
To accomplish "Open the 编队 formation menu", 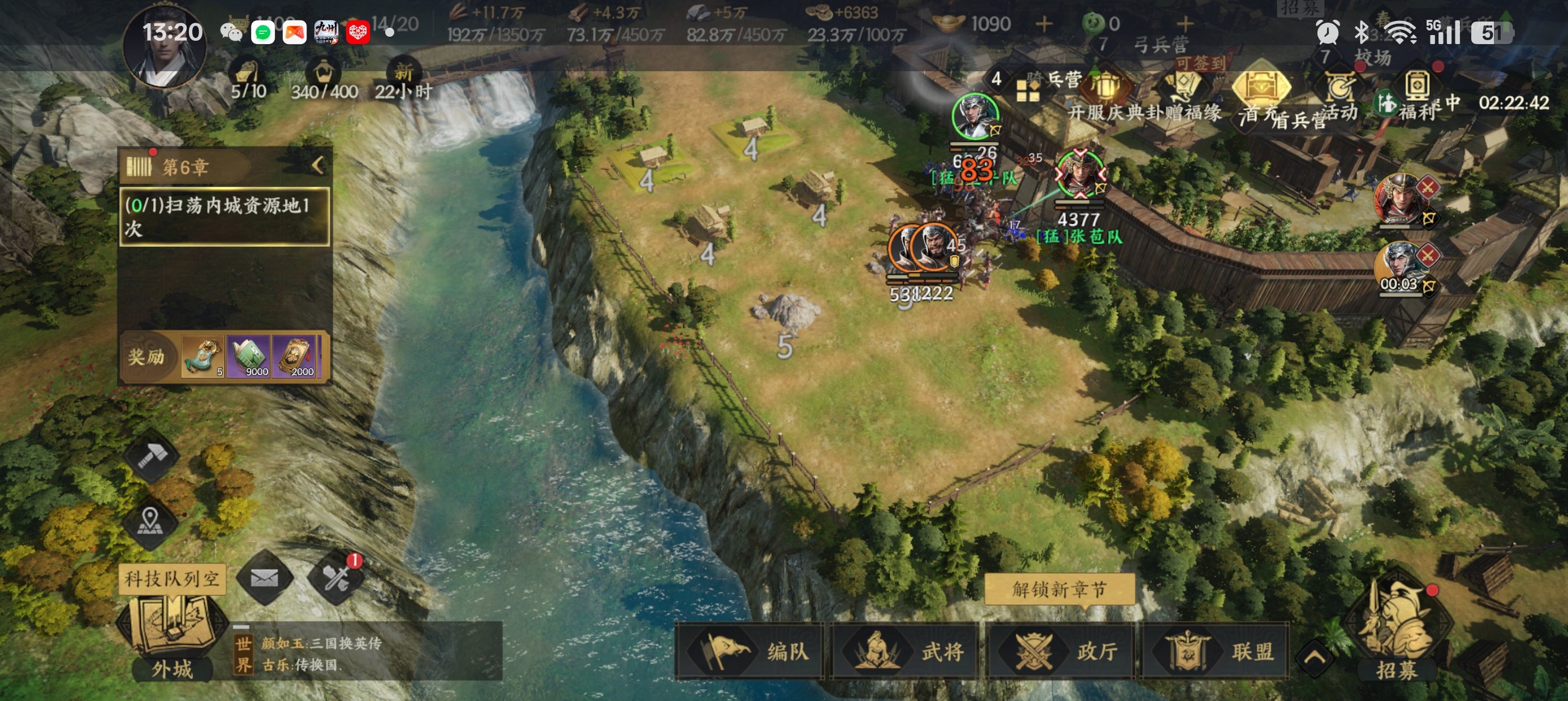I will pos(750,651).
